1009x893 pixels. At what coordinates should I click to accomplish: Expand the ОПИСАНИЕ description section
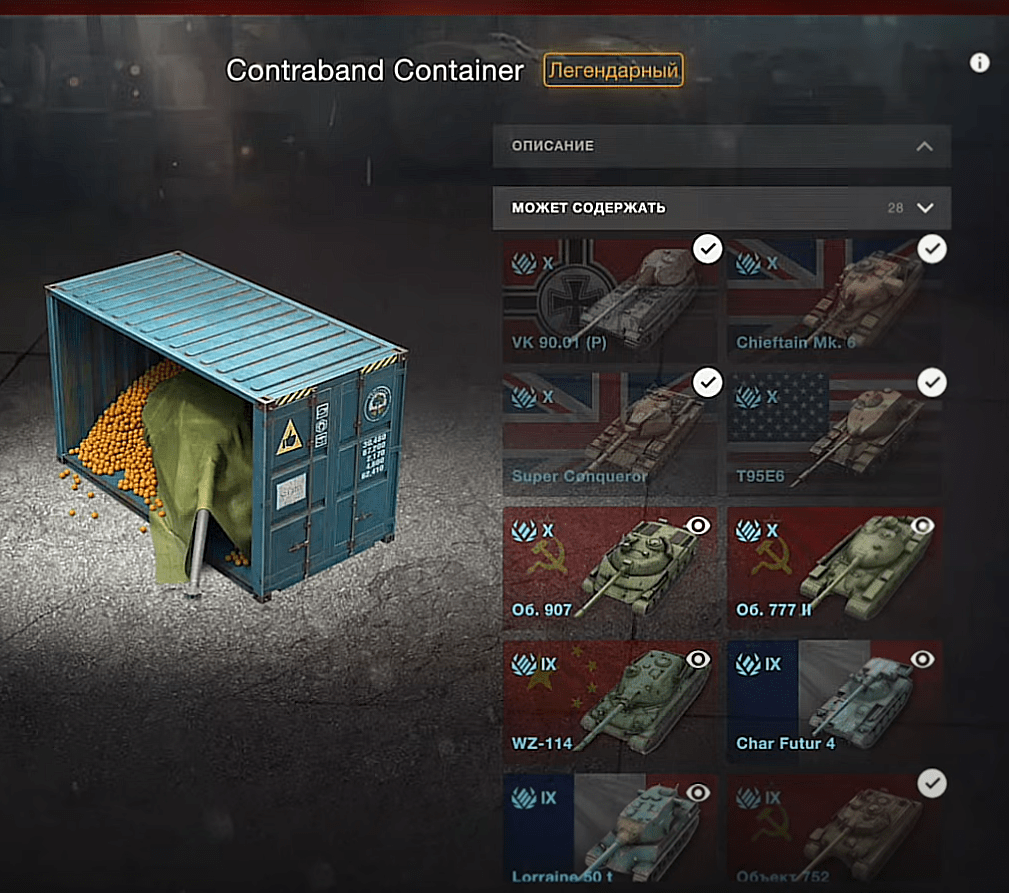point(721,146)
